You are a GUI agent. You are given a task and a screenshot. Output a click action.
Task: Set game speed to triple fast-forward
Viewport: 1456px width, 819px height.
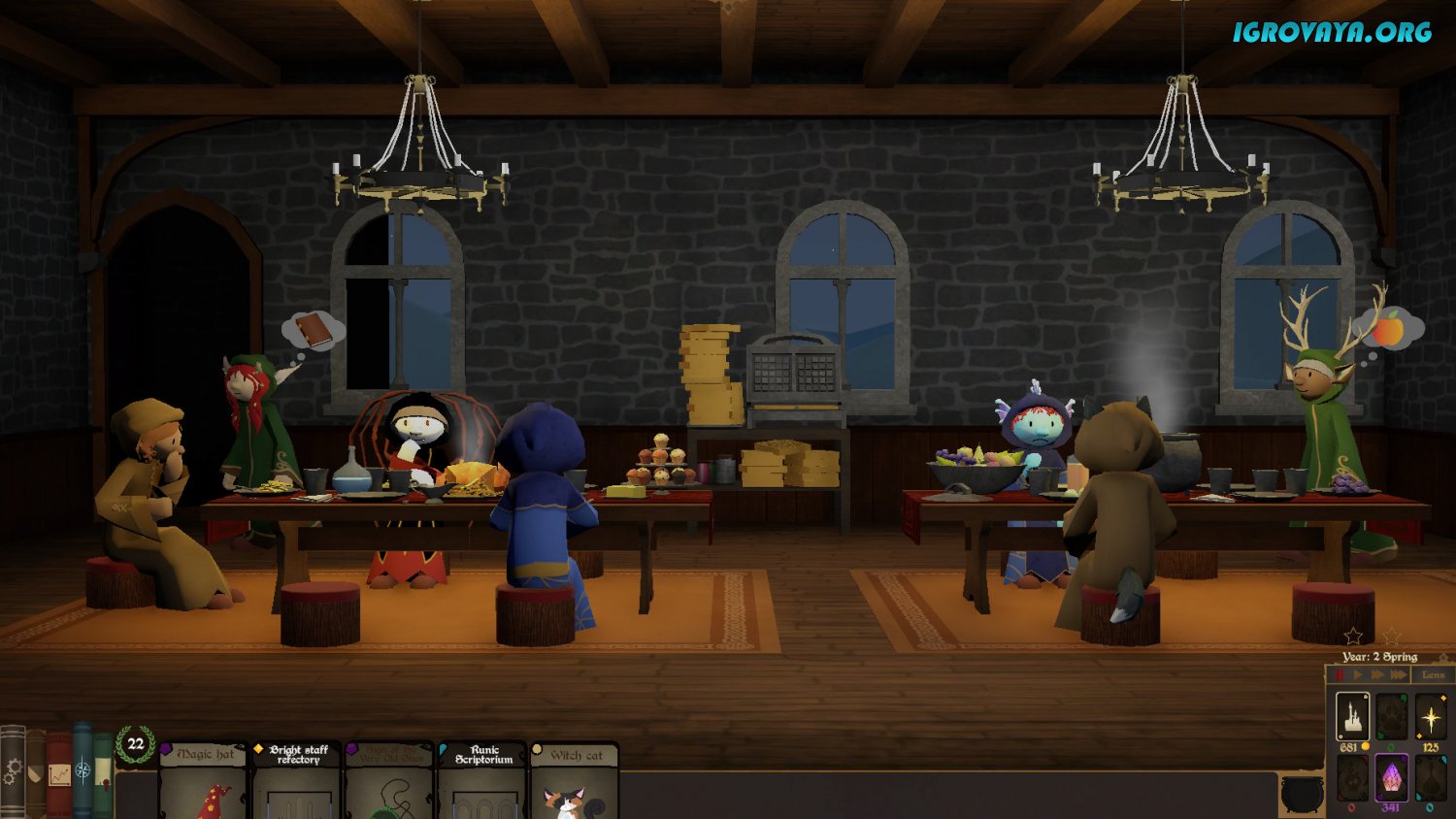[1399, 674]
